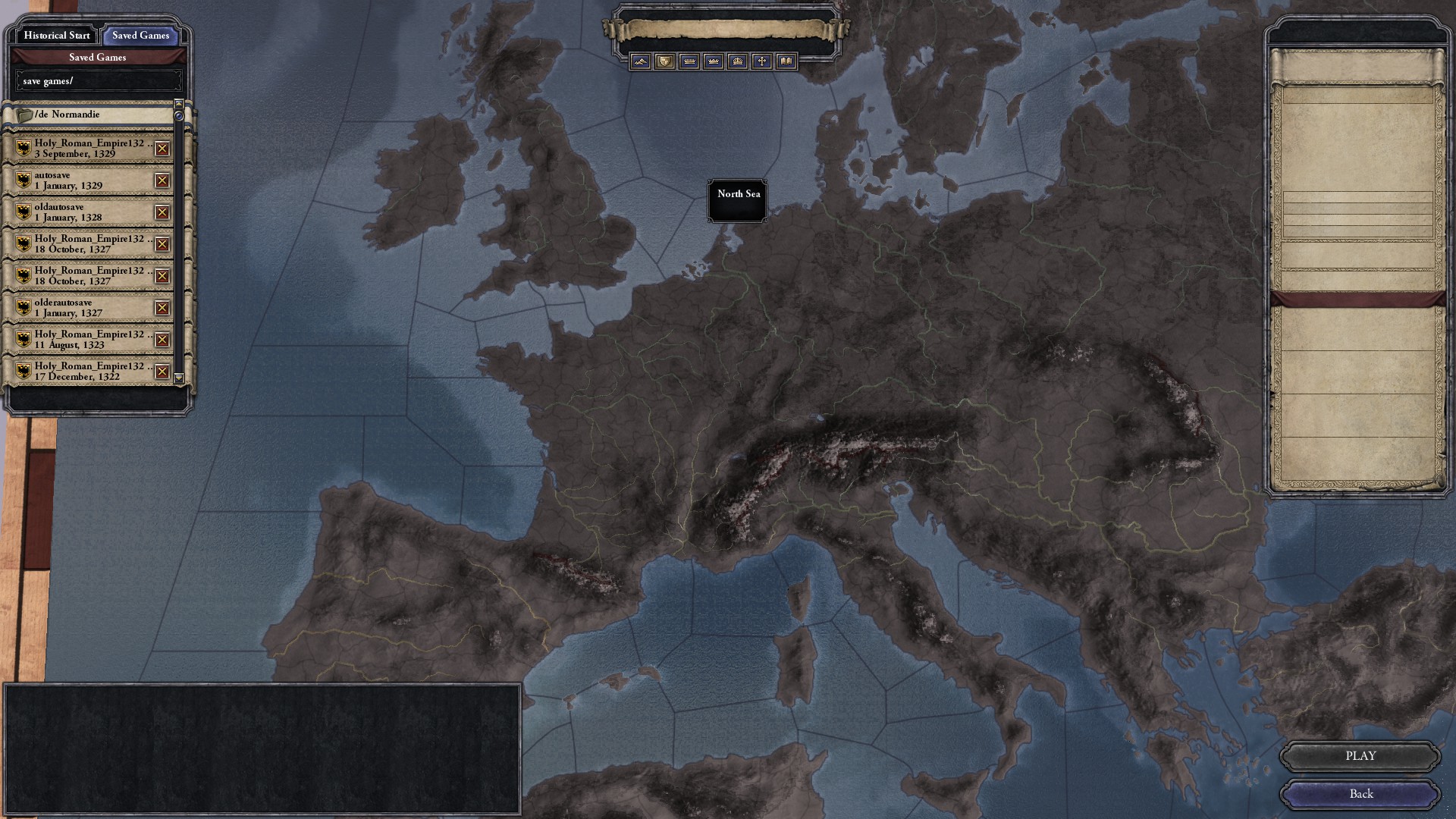Click the royal crown filter icon
This screenshot has height=819, width=1456.
coord(736,61)
